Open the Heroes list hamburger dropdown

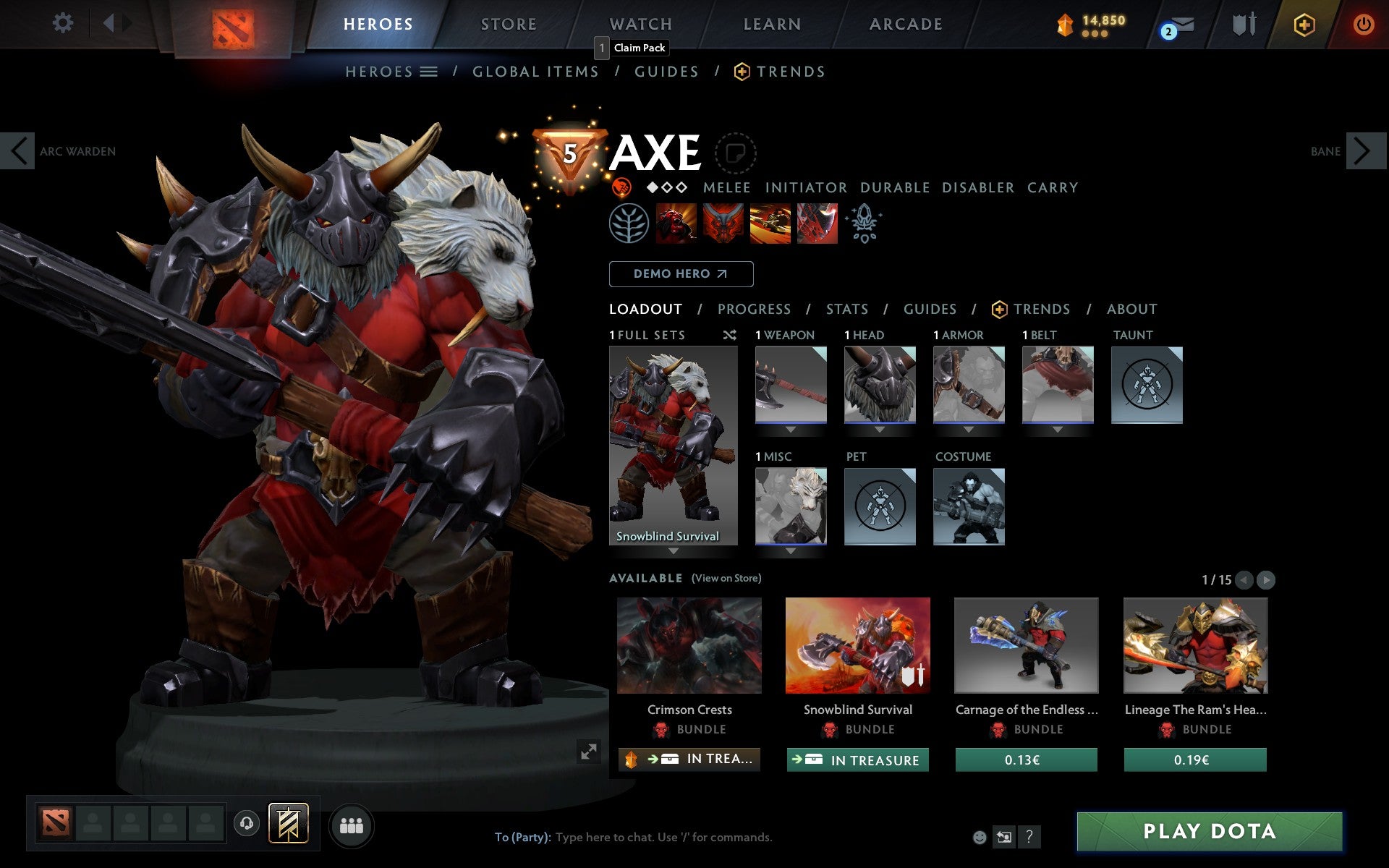pos(430,72)
